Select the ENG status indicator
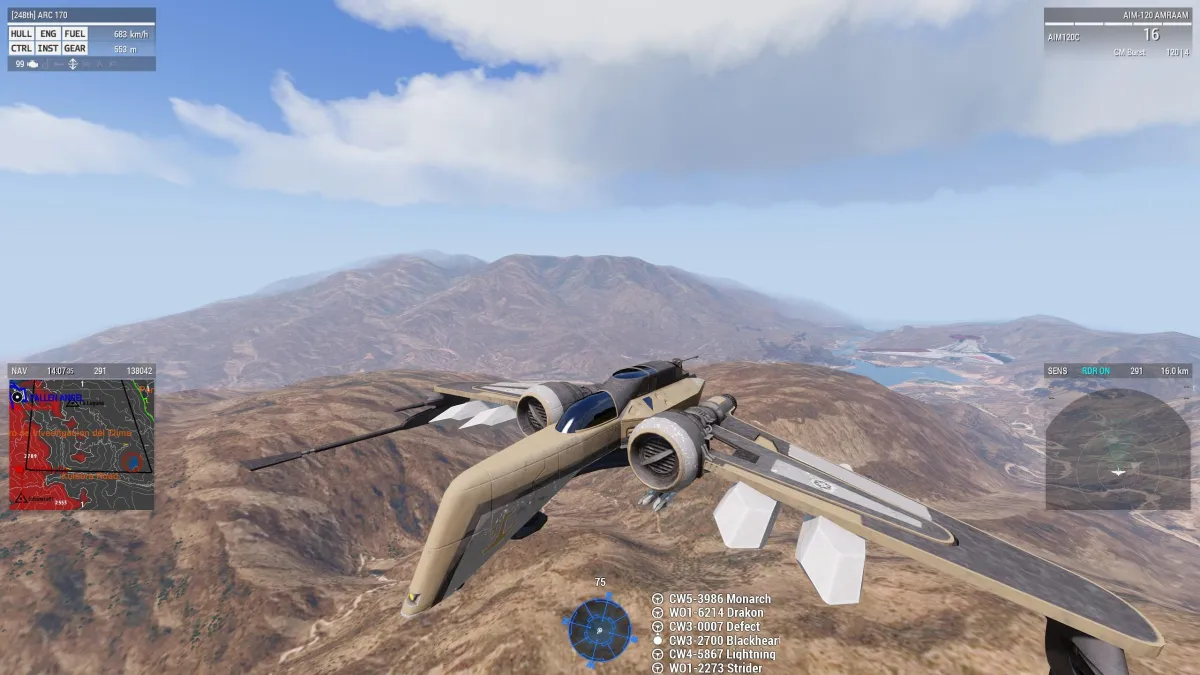The image size is (1200, 675). [x=48, y=34]
